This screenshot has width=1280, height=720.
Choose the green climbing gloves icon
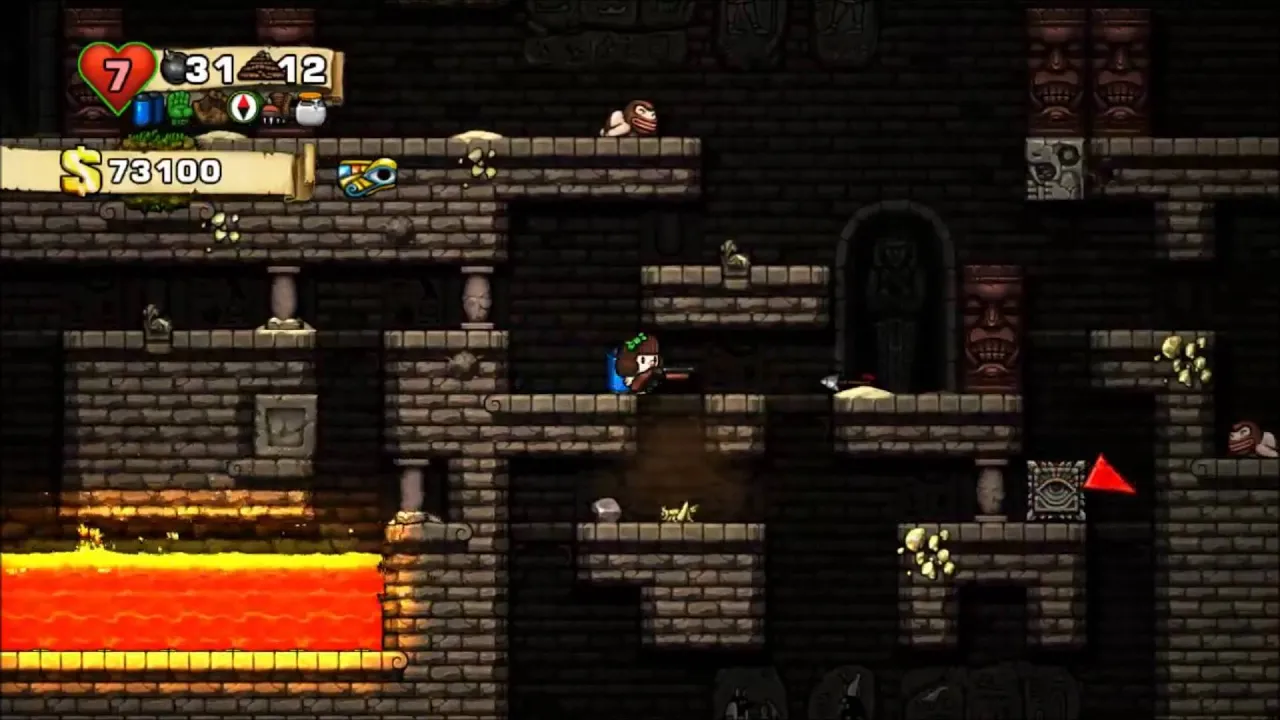[180, 107]
